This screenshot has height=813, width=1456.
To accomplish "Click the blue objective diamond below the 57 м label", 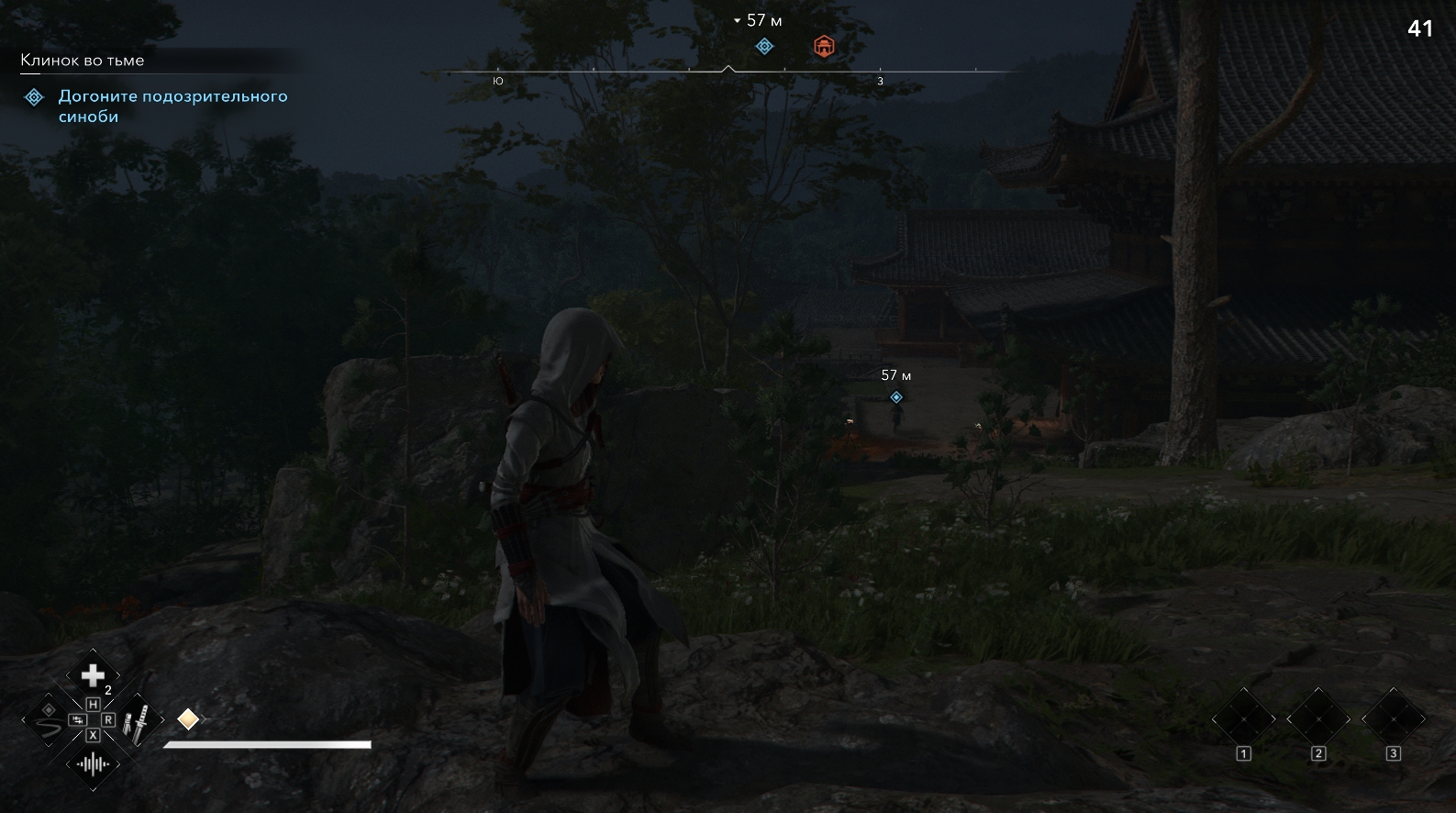I will coord(896,397).
